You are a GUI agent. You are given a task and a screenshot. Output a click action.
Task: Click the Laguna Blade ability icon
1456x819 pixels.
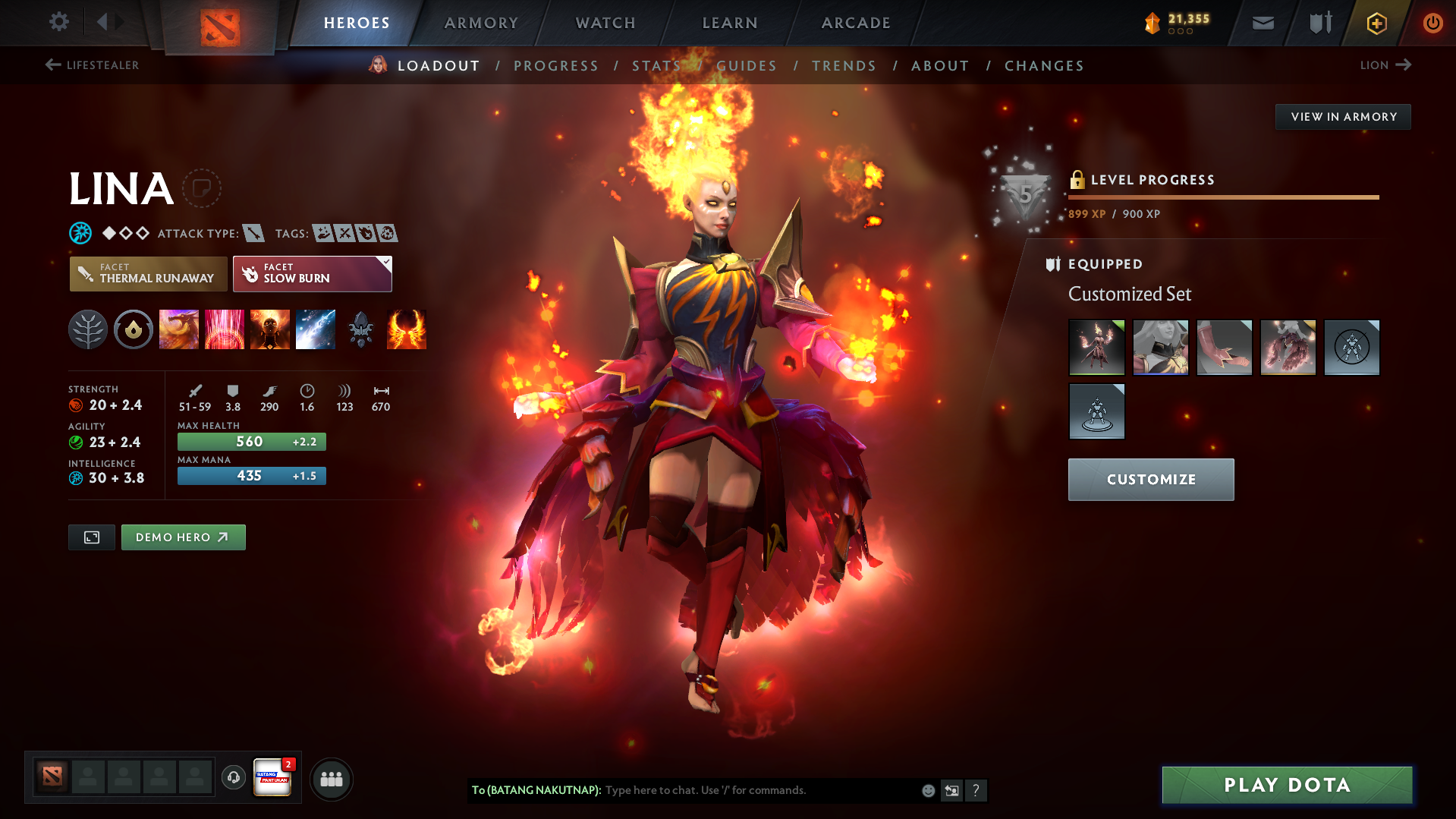[315, 329]
